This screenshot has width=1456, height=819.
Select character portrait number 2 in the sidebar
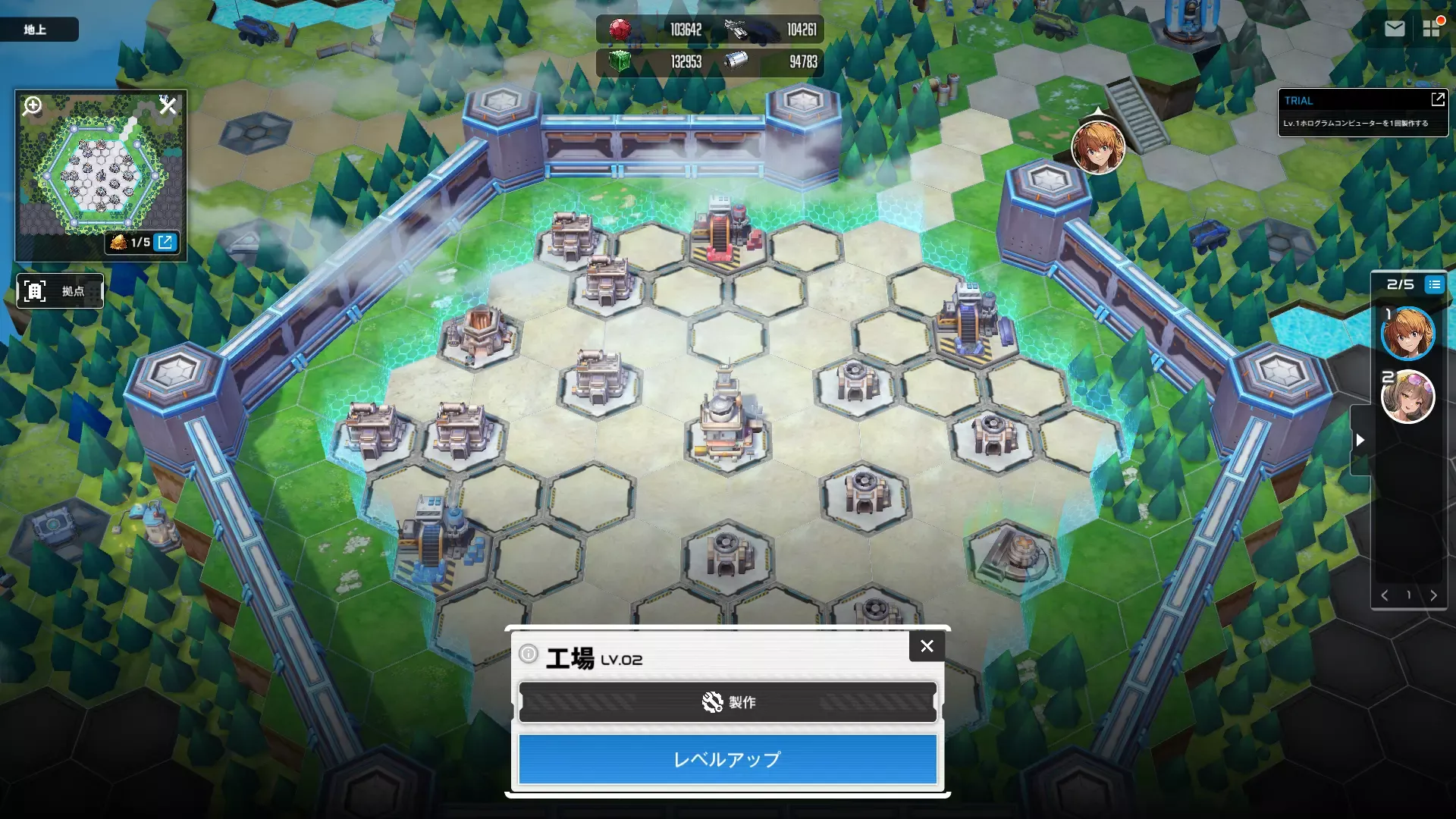pyautogui.click(x=1407, y=397)
